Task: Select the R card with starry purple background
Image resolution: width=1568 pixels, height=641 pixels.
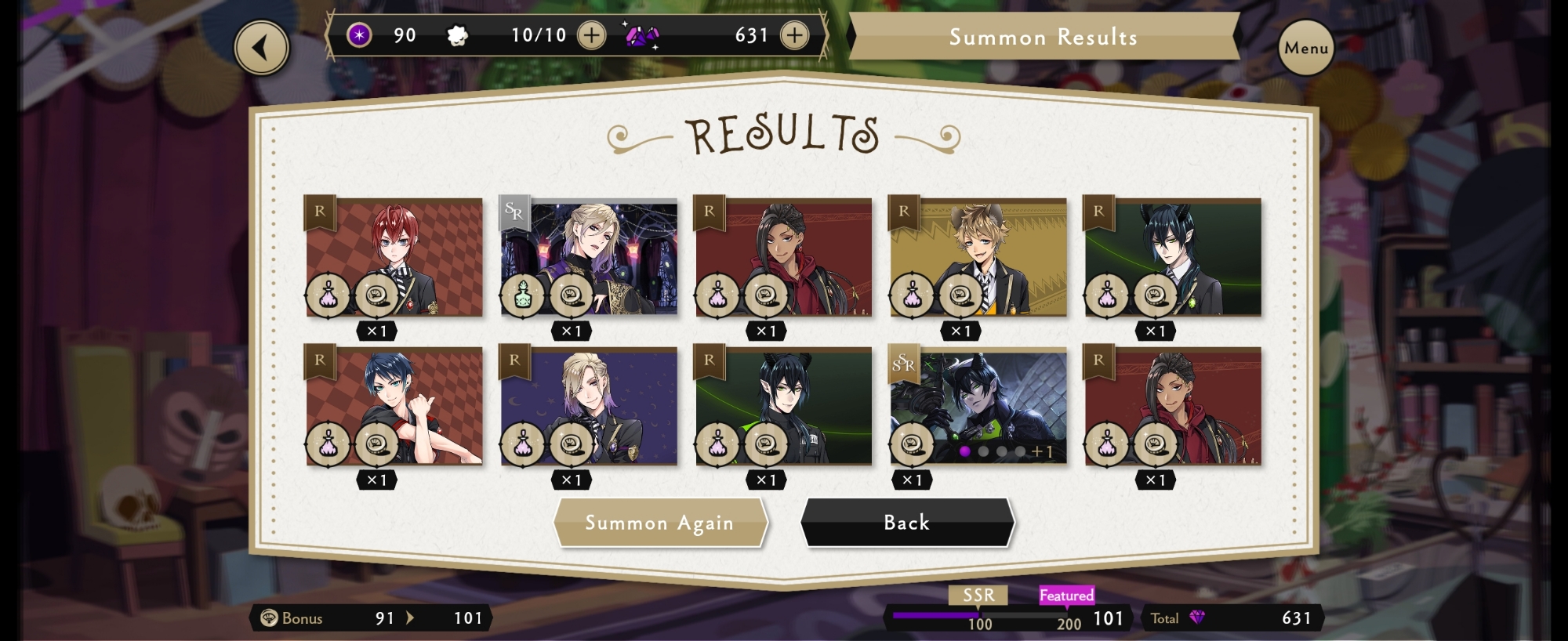Action: tap(589, 407)
